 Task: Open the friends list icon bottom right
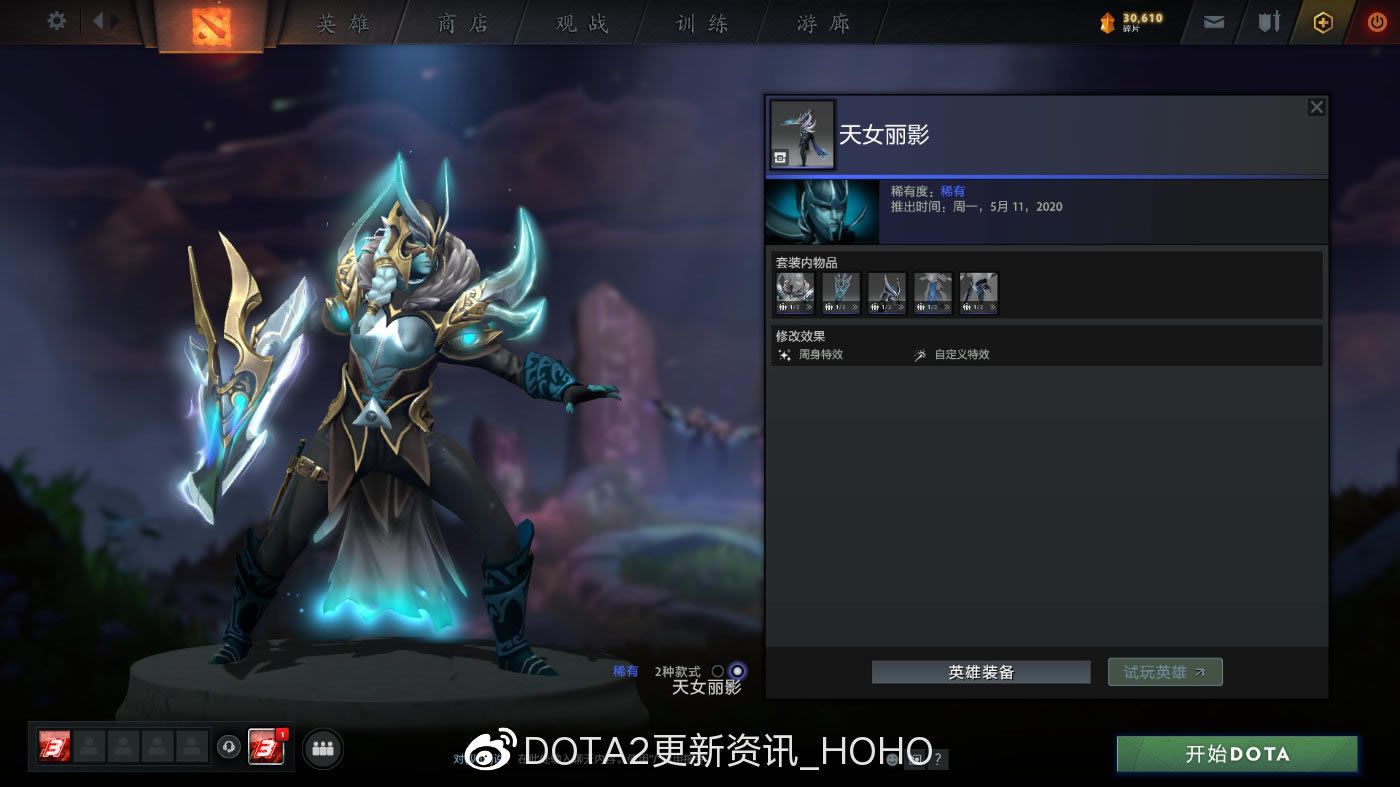[x=322, y=747]
